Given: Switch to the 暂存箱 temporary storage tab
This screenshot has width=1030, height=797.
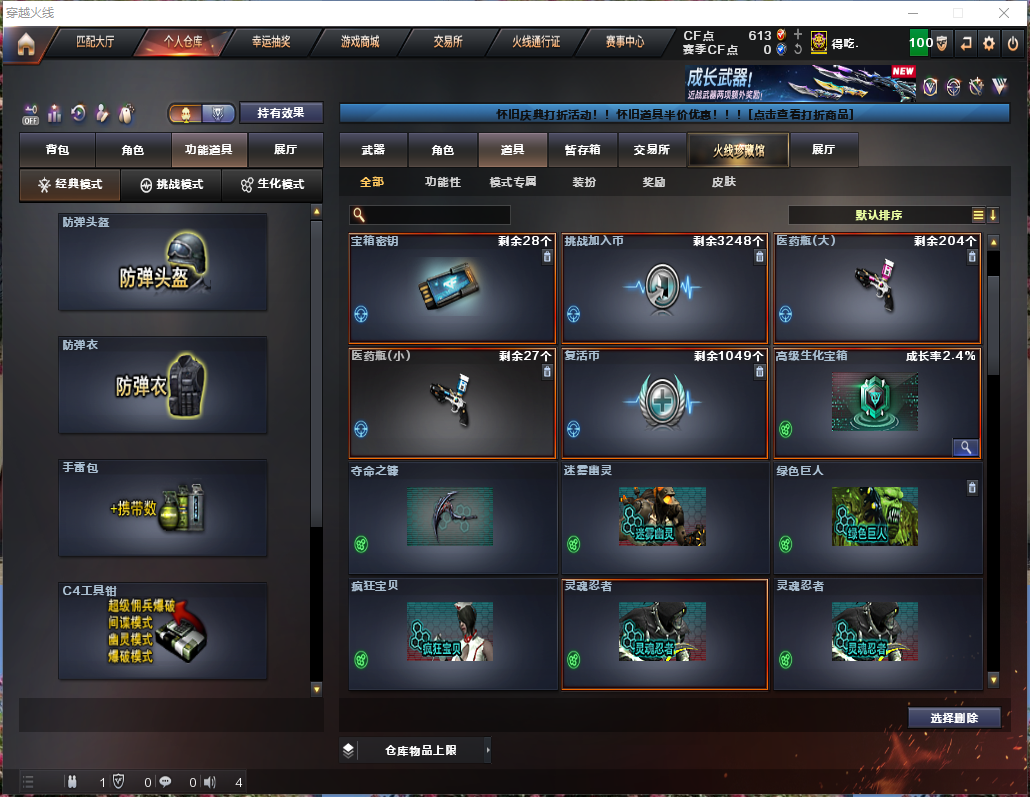Looking at the screenshot, I should 583,150.
